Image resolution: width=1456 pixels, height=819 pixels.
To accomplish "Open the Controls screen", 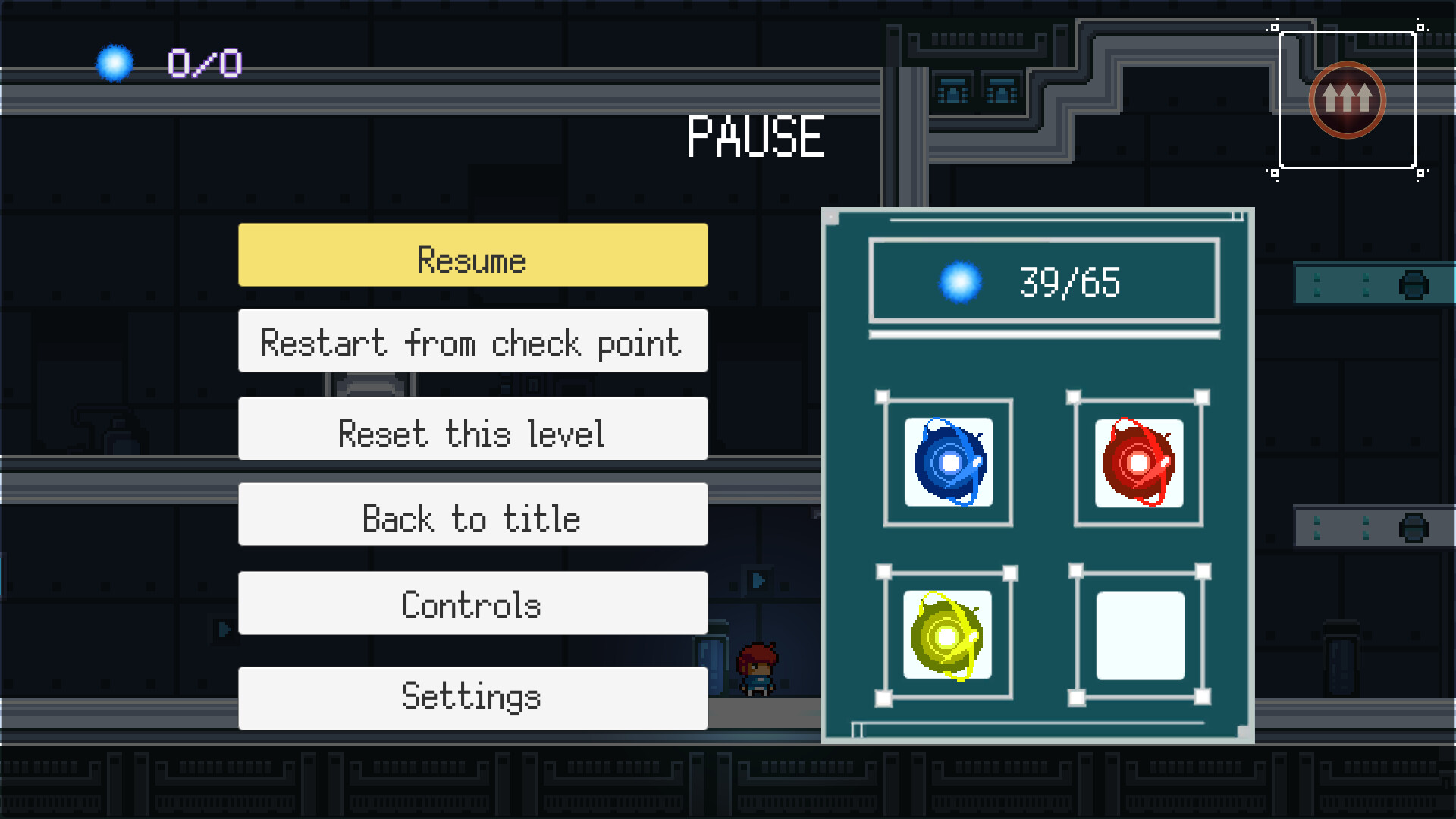I will pos(472,604).
